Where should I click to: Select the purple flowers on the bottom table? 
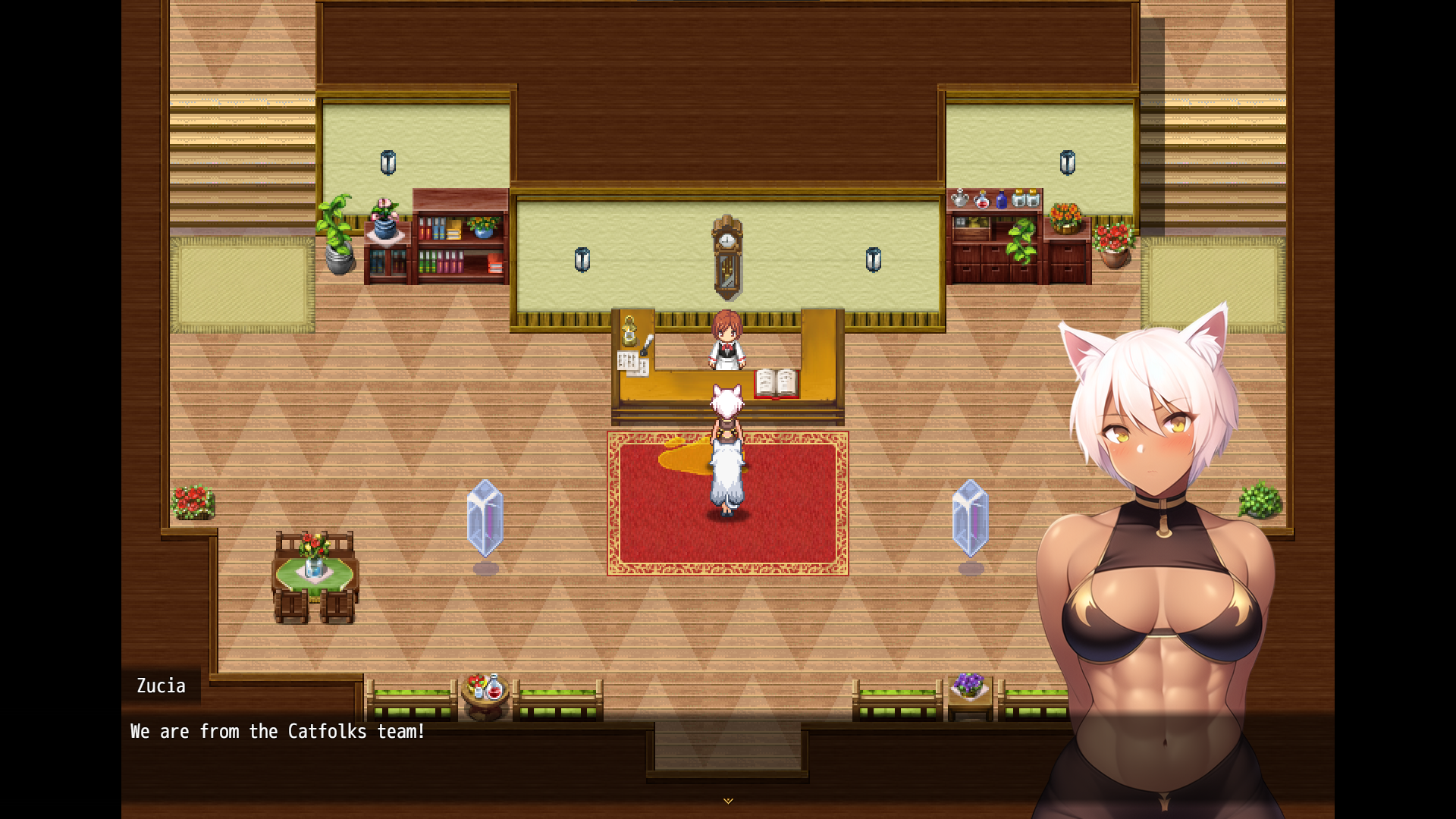(x=970, y=686)
